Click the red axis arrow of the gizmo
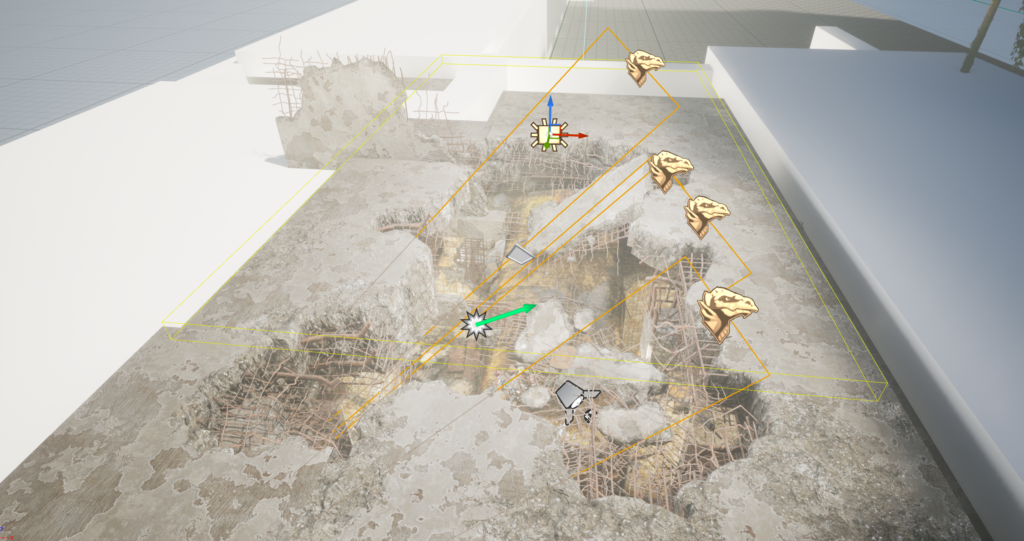 click(578, 135)
